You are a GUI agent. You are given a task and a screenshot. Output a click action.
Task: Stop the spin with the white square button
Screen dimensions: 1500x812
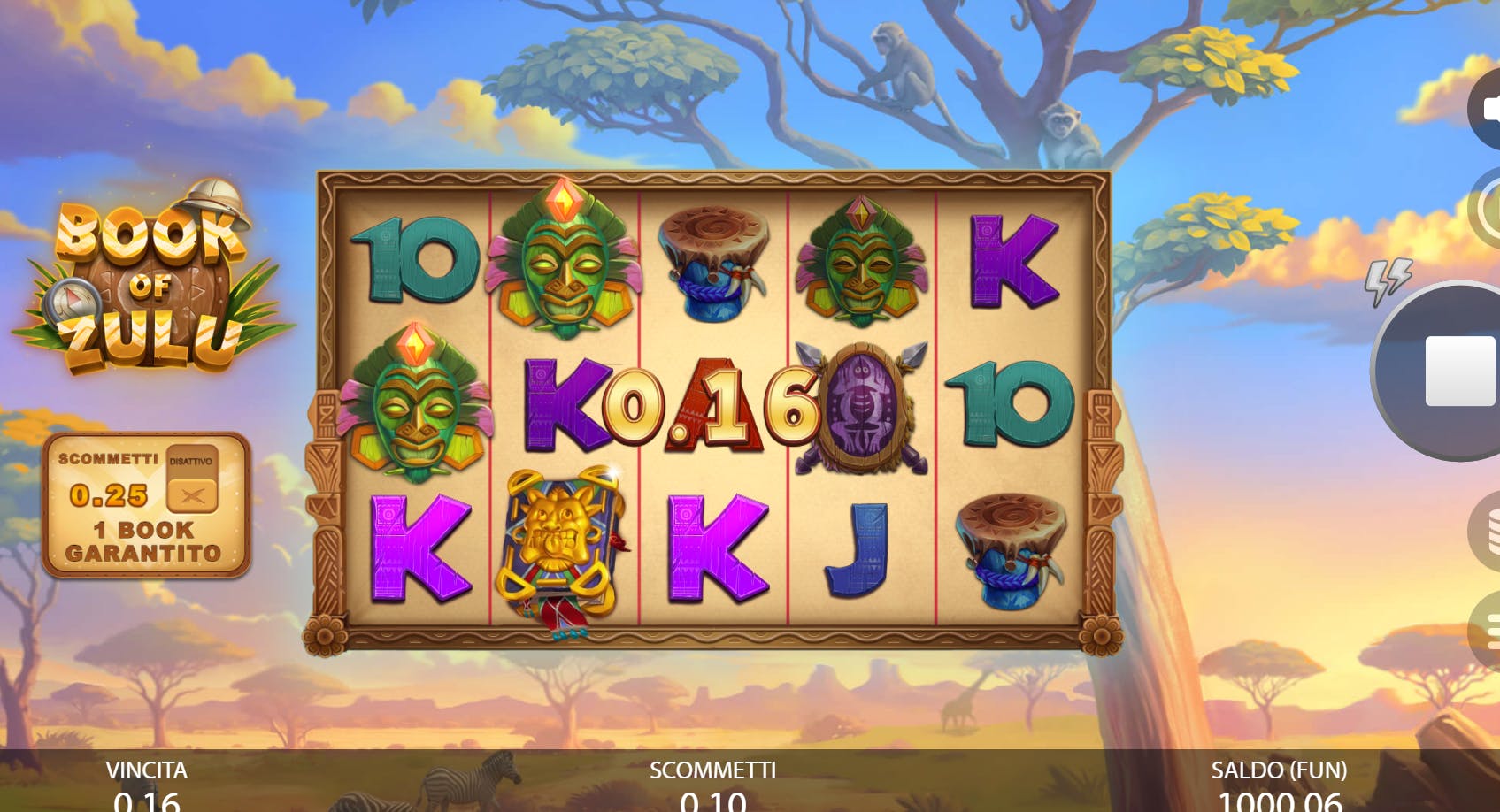point(1458,371)
